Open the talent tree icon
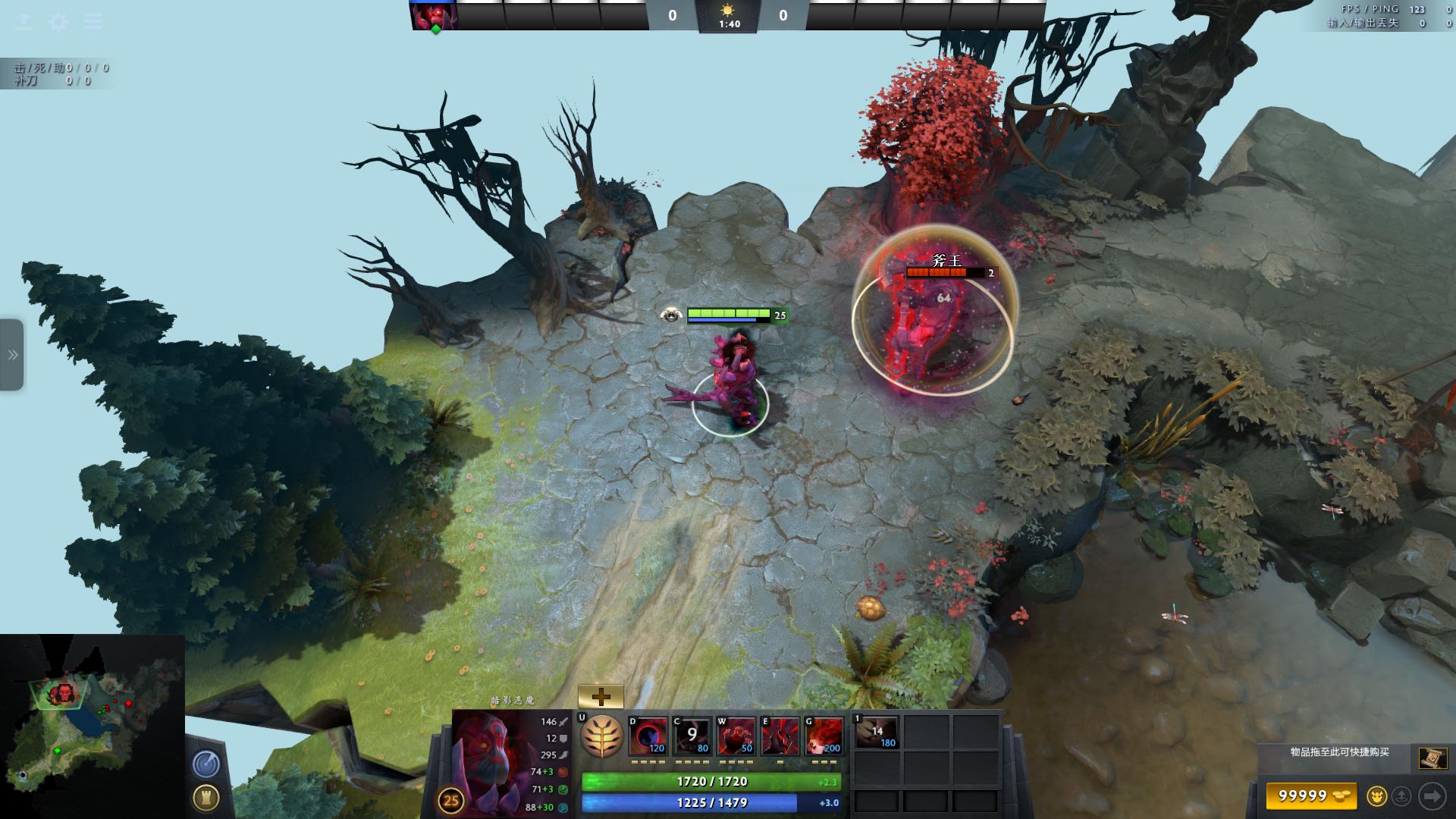 coord(602,736)
